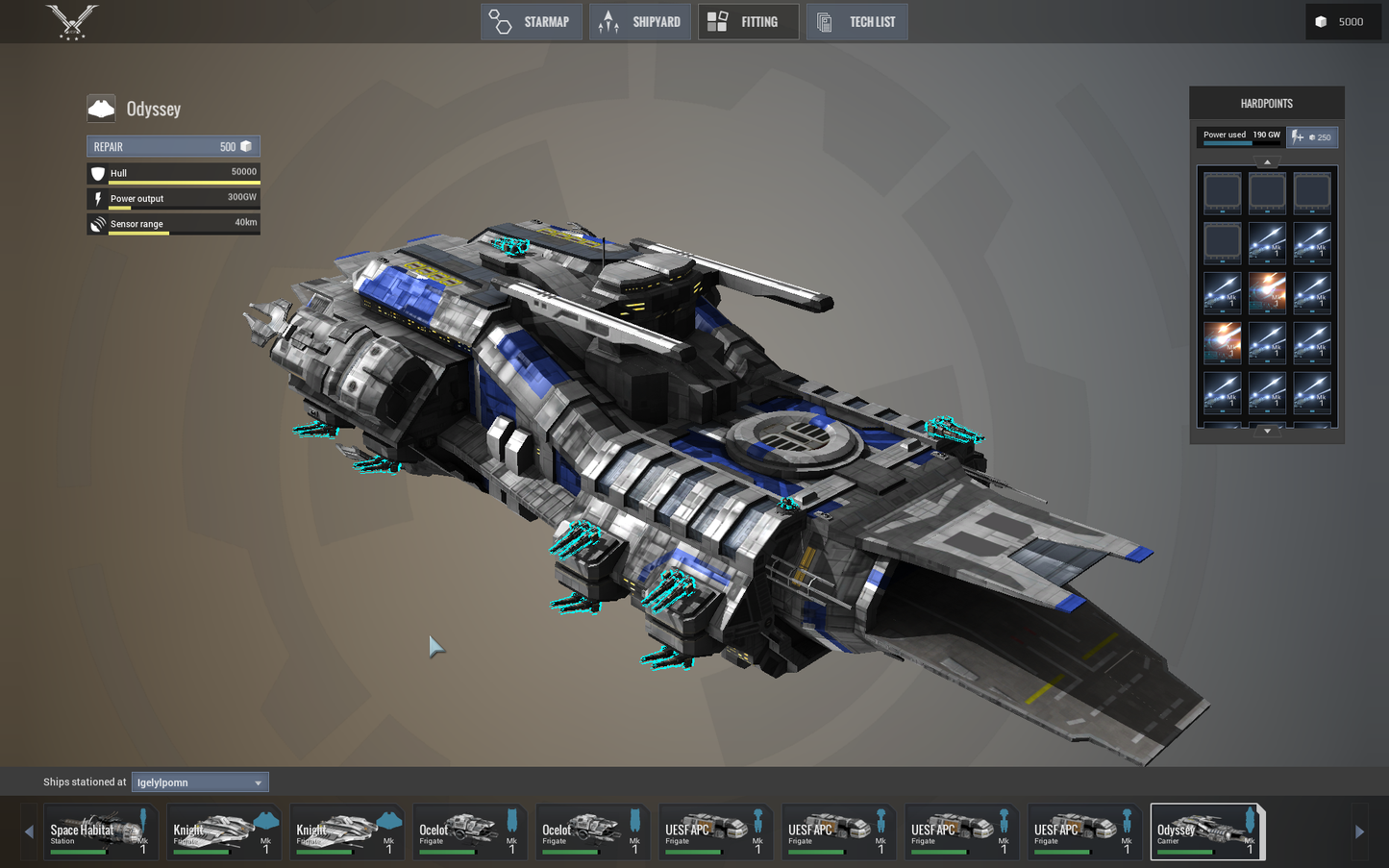Click the Power output lightning bolt icon
1389x868 pixels.
(x=97, y=199)
